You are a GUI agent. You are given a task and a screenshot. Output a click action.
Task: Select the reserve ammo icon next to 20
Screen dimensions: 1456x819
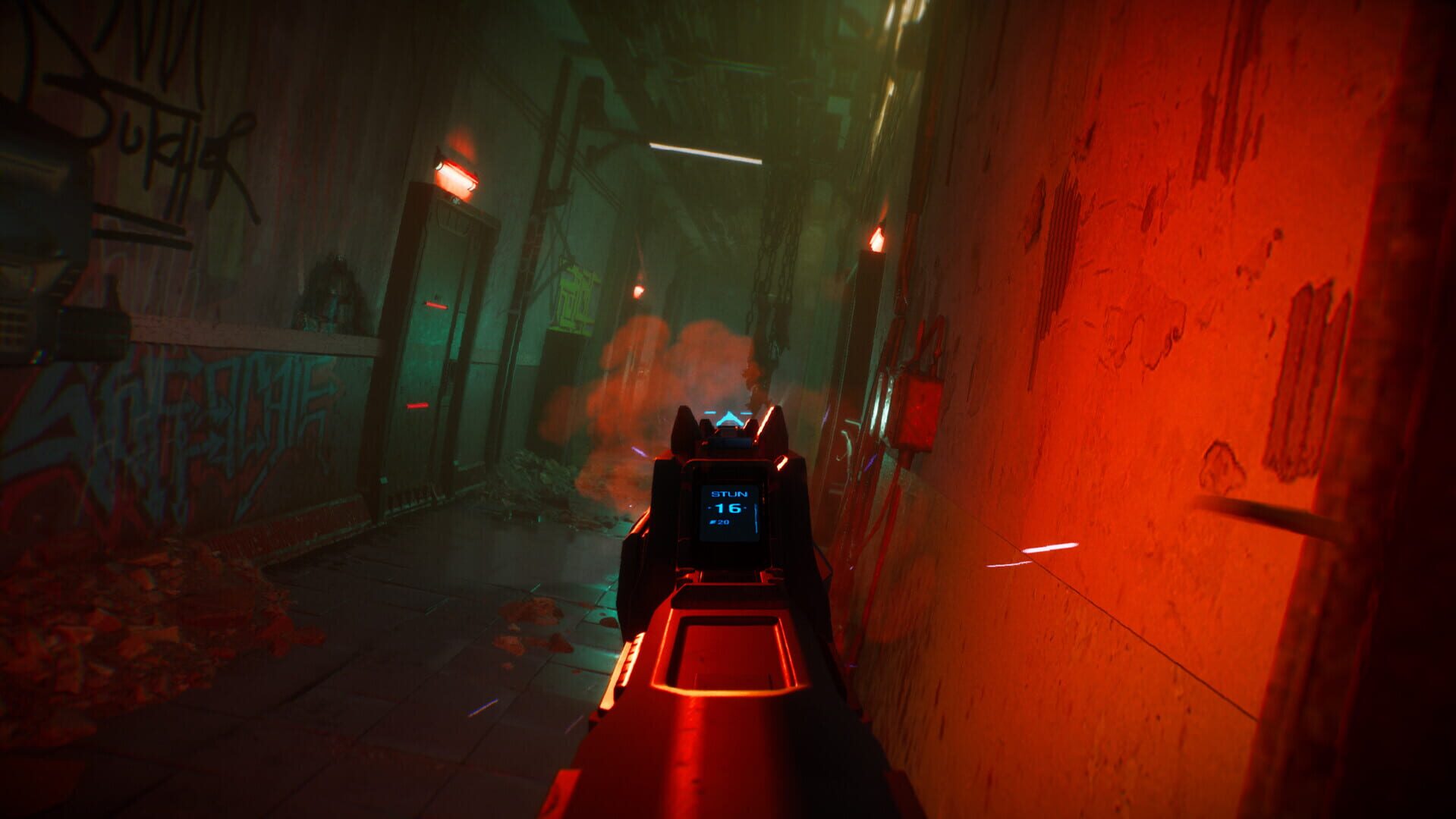[712, 522]
